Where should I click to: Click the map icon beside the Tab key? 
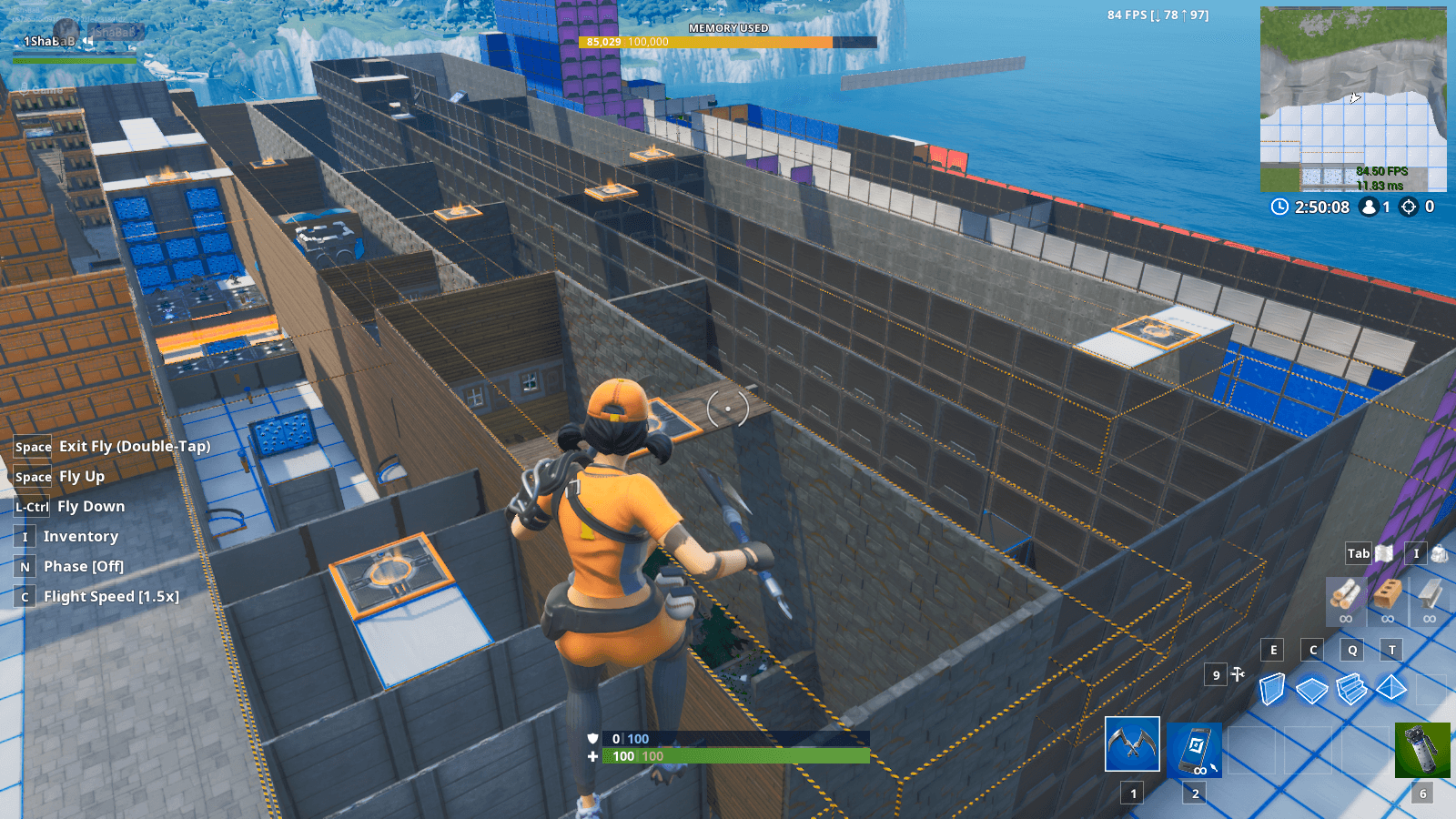pos(1384,553)
